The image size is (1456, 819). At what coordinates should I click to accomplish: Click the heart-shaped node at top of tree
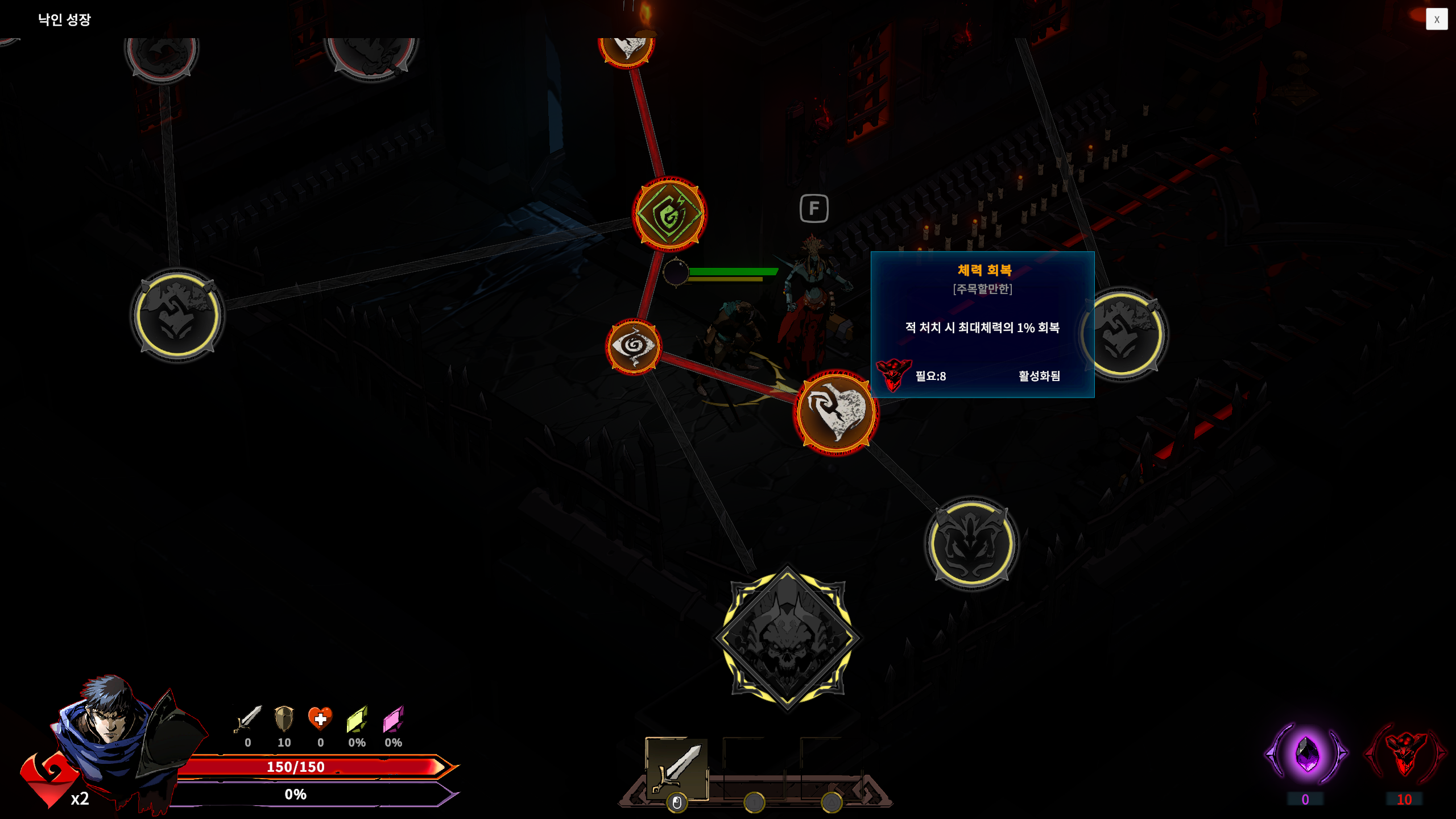(628, 44)
